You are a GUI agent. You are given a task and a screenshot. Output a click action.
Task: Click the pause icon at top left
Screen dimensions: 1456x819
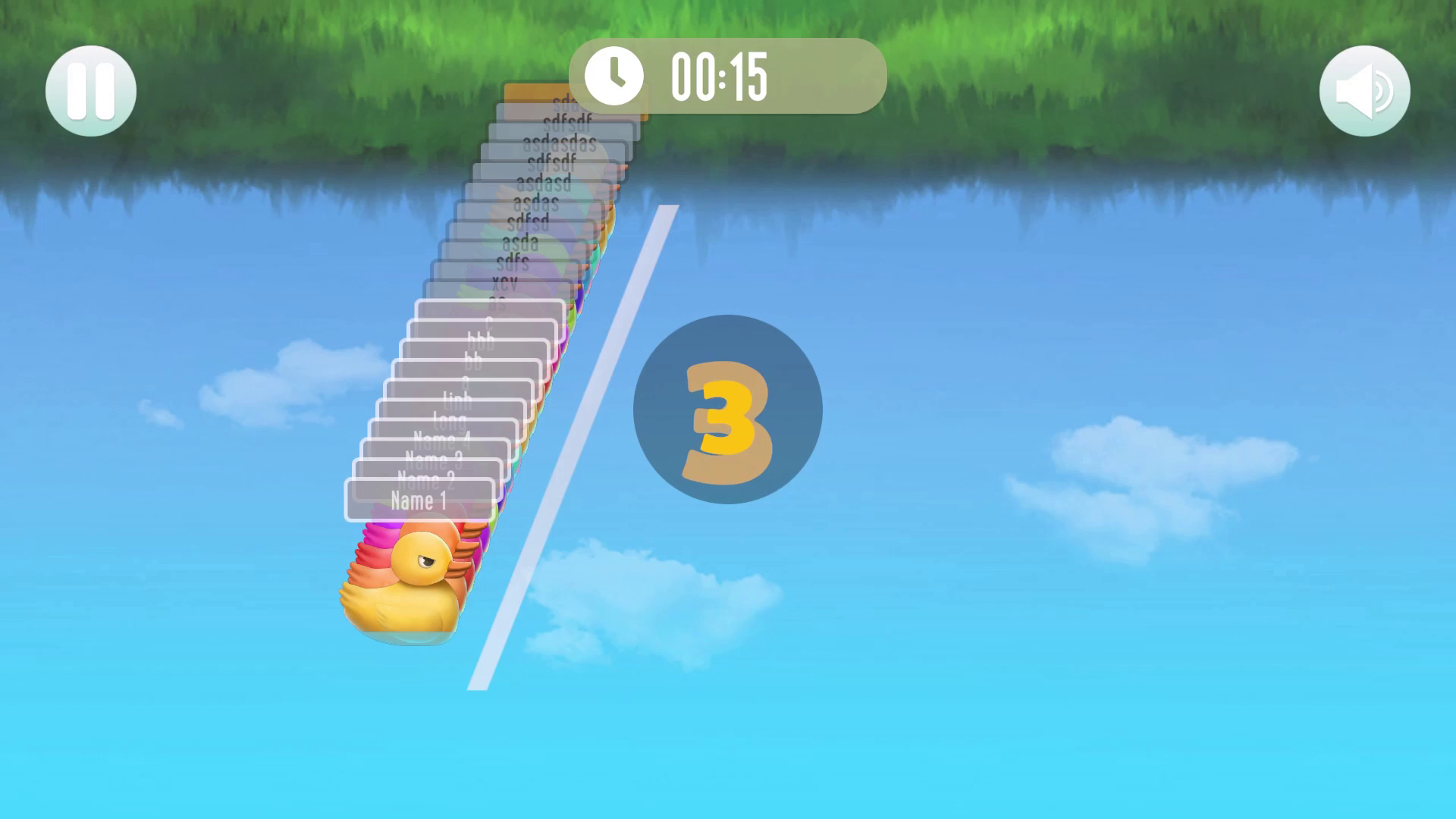tap(89, 89)
